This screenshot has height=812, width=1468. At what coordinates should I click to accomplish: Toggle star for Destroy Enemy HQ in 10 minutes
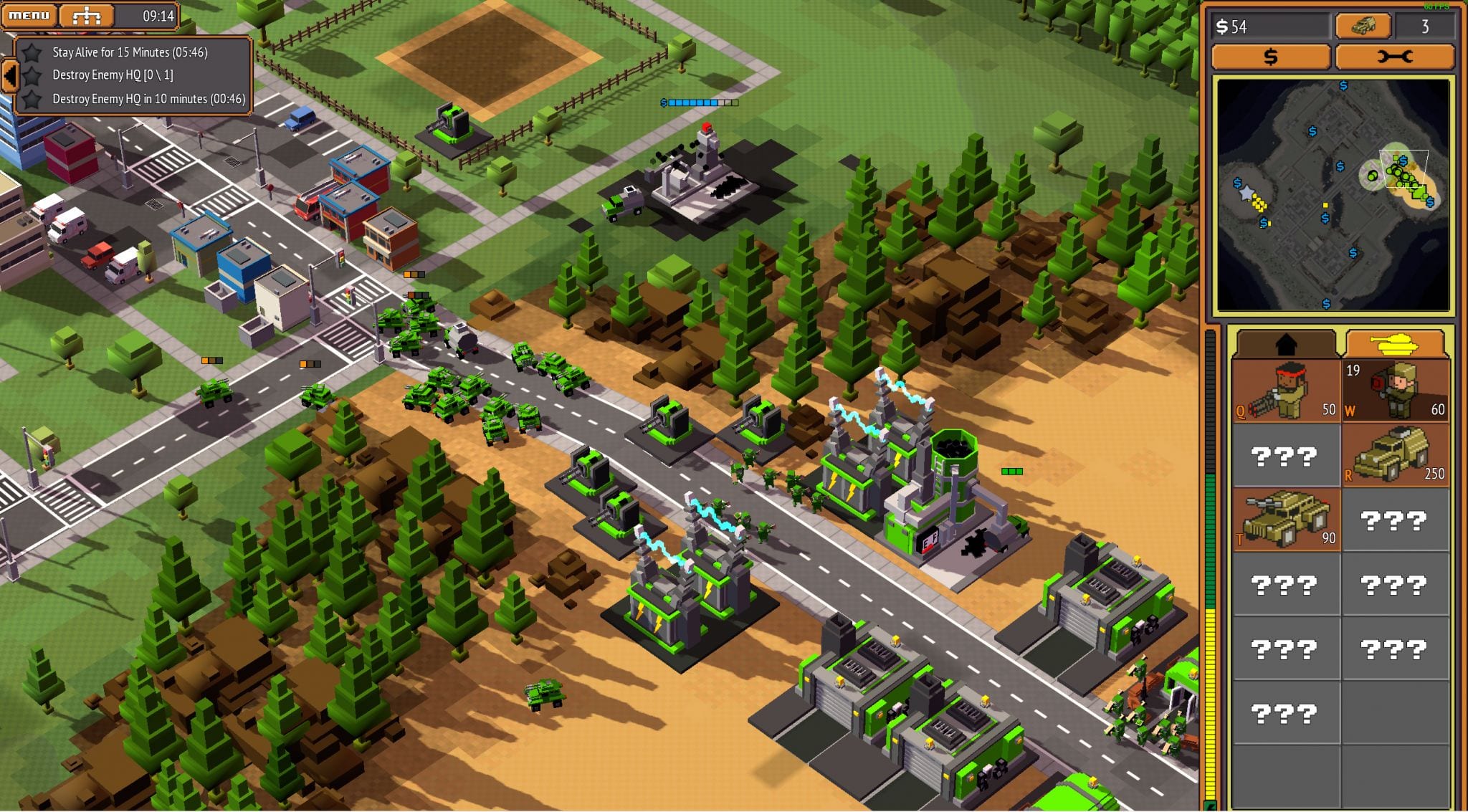34,102
